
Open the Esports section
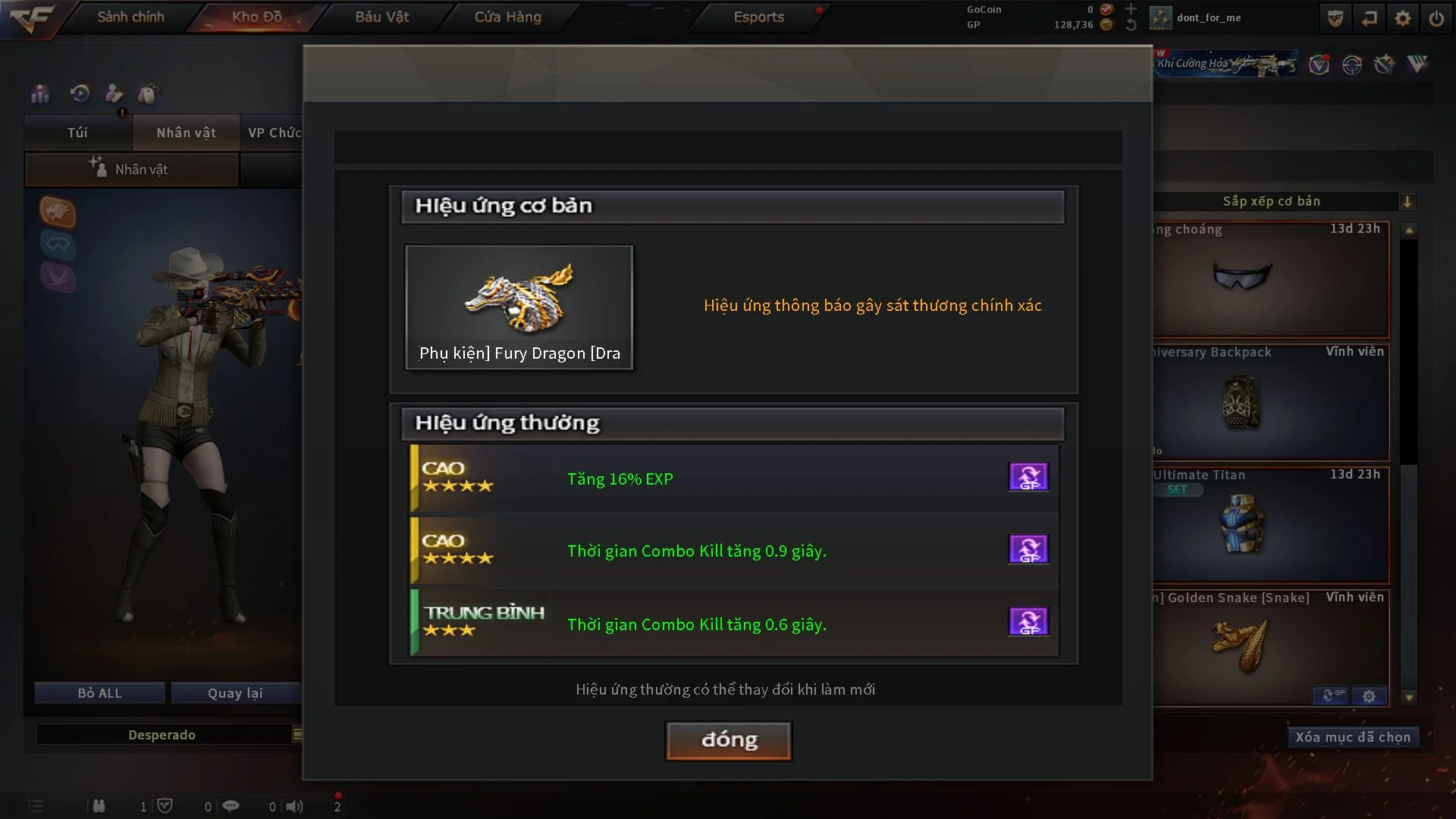(x=758, y=17)
